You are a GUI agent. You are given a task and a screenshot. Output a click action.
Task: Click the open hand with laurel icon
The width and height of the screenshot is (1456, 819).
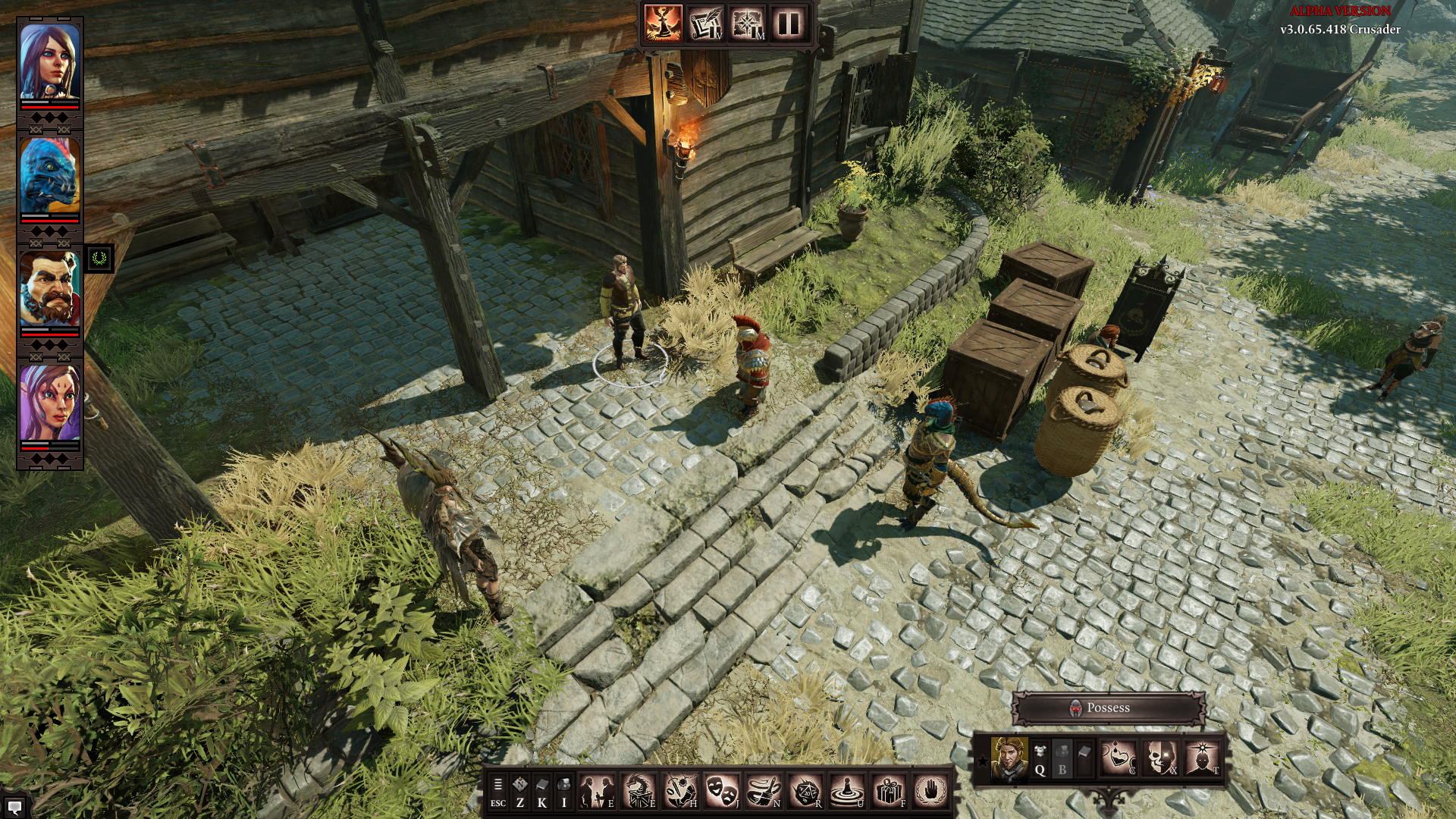(930, 792)
